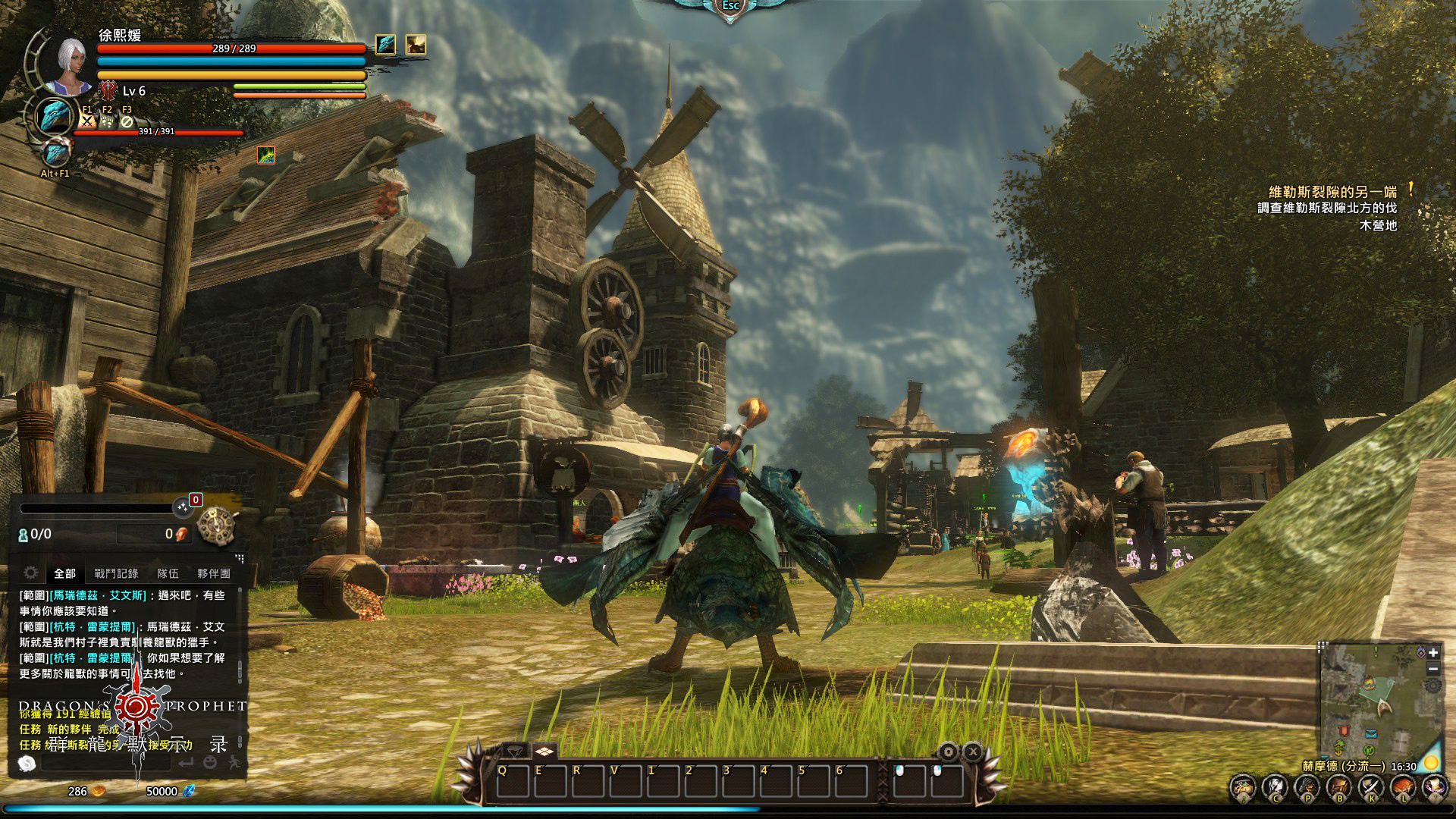This screenshot has width=1456, height=819.
Task: Open the 隊伍 chat tab
Action: [x=168, y=573]
